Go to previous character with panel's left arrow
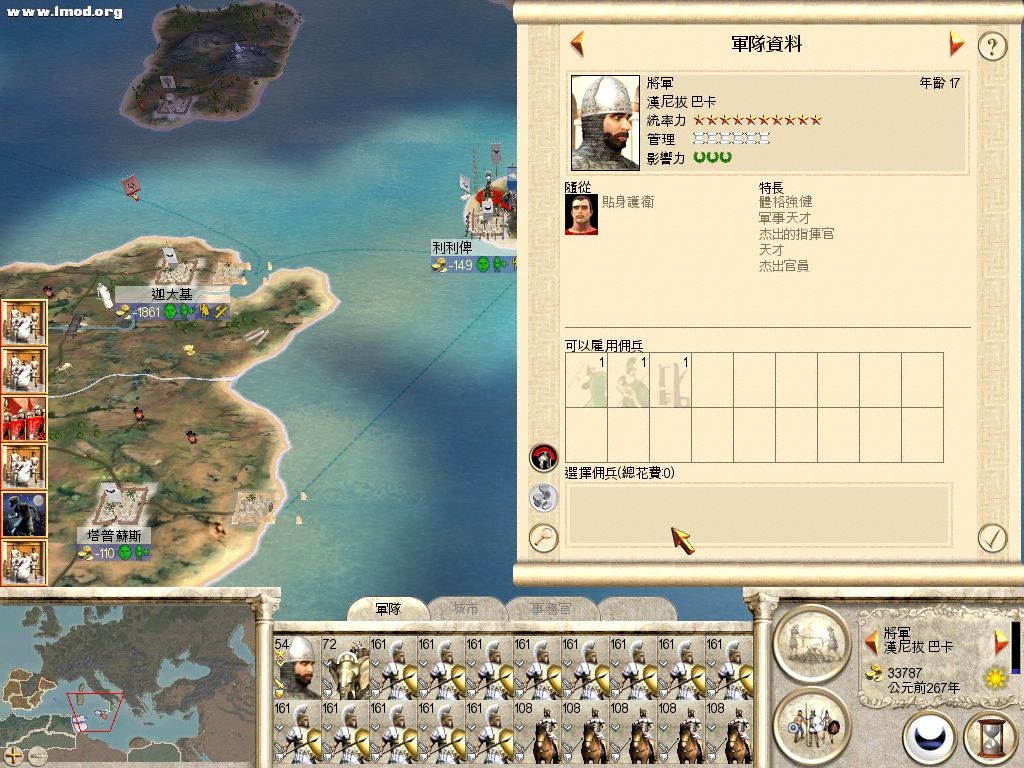1024x768 pixels. point(577,44)
